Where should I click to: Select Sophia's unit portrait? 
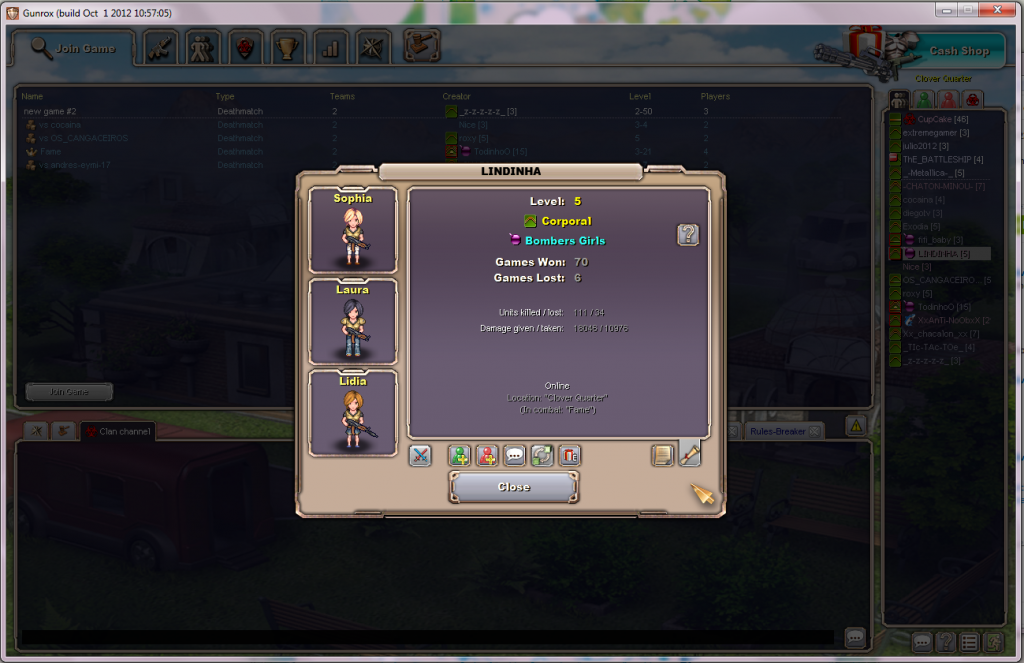point(353,230)
